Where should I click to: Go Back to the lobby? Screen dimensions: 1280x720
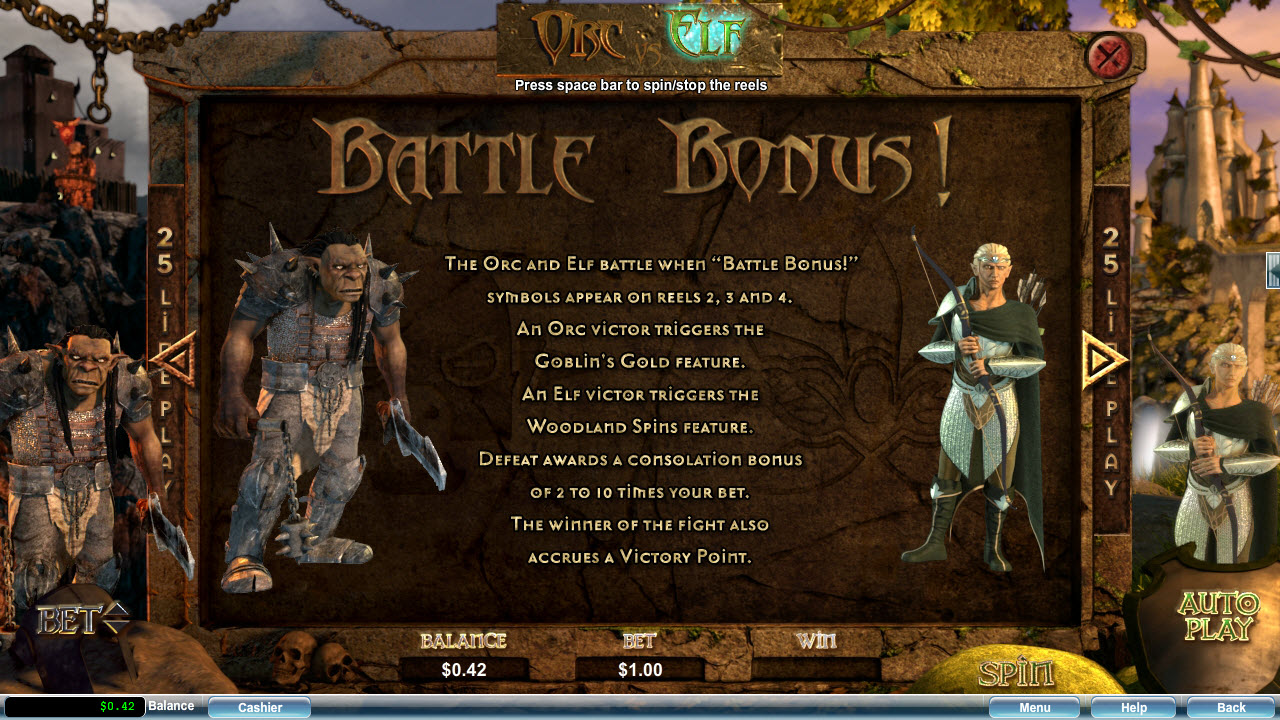[x=1231, y=707]
